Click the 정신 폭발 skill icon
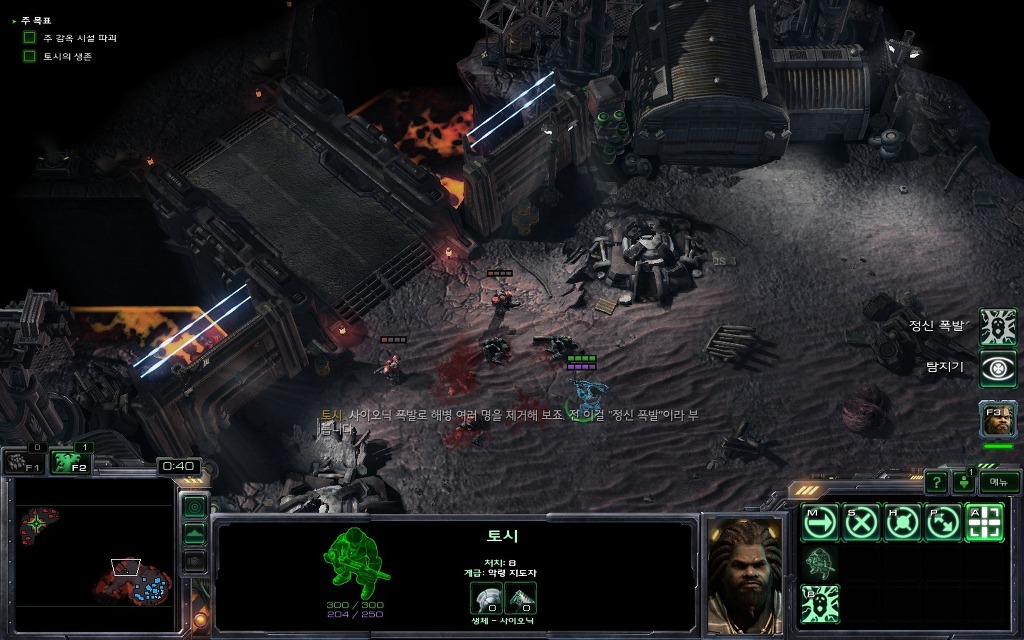 click(997, 327)
